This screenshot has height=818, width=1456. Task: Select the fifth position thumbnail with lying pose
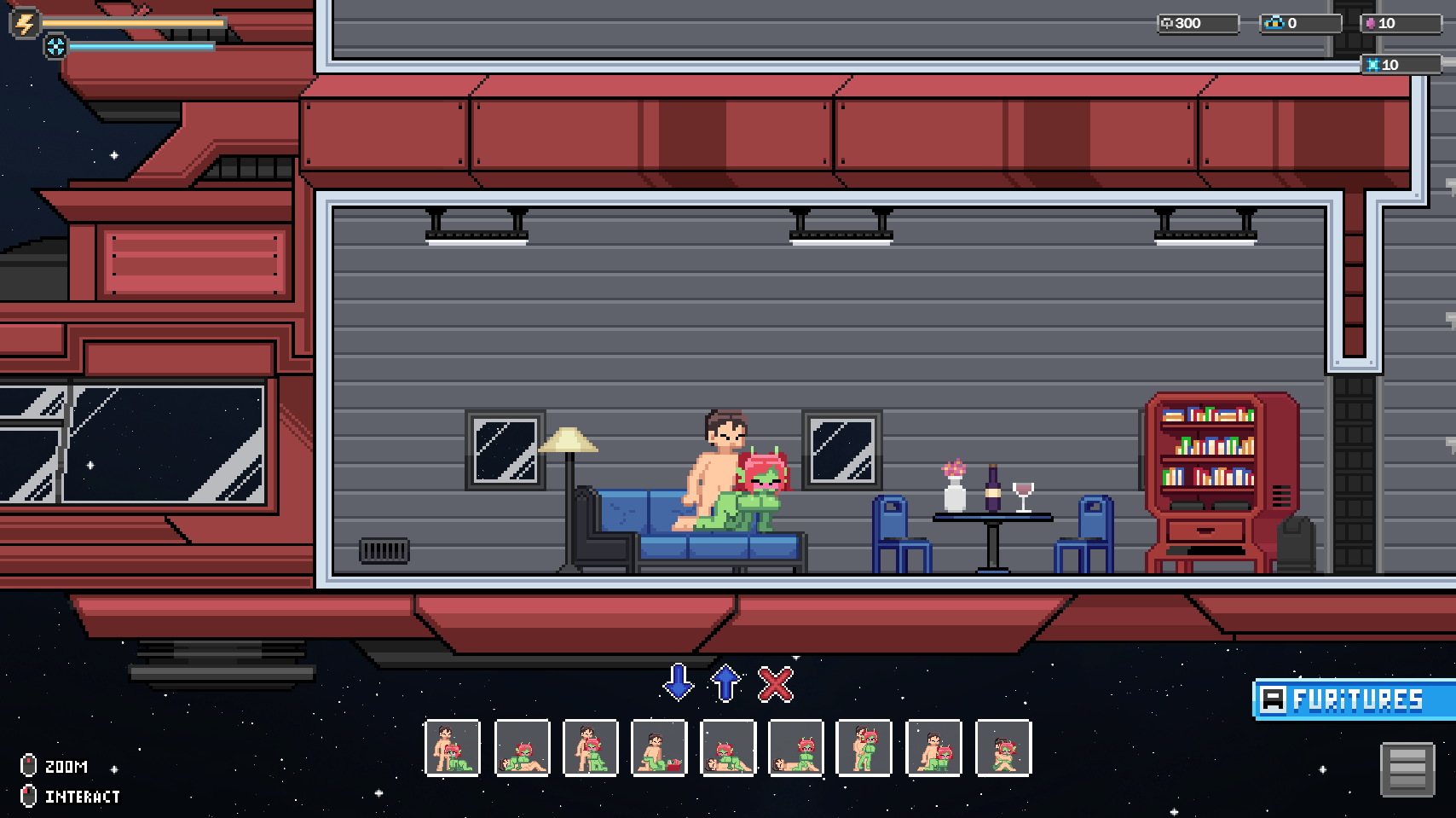coord(728,749)
